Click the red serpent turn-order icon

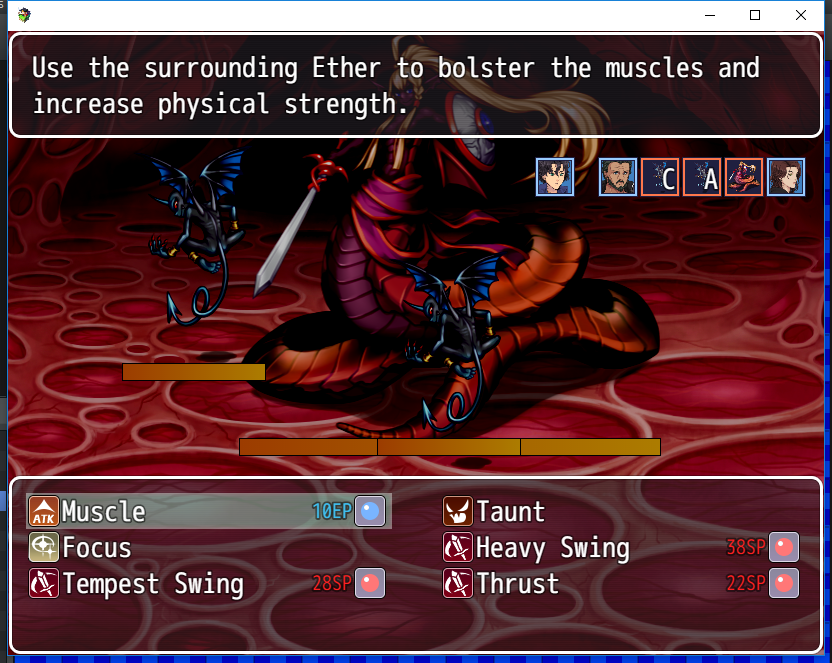coord(744,177)
